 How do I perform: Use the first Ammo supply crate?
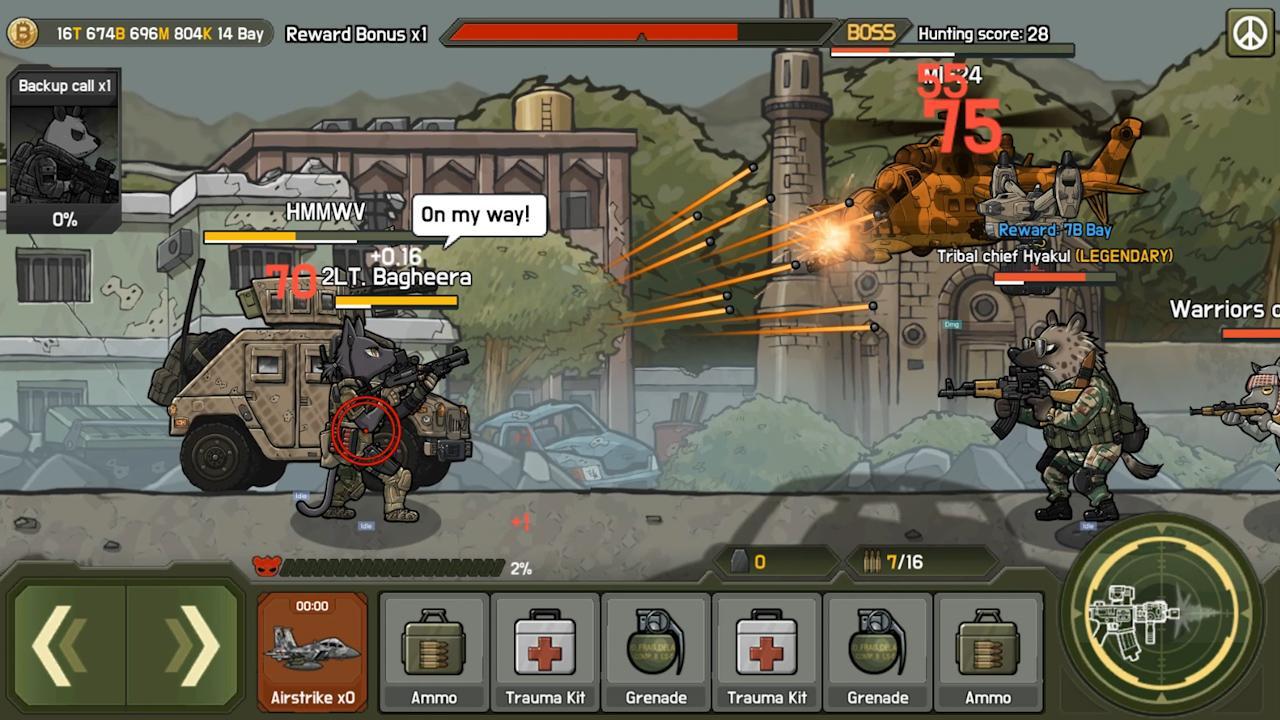pyautogui.click(x=433, y=650)
